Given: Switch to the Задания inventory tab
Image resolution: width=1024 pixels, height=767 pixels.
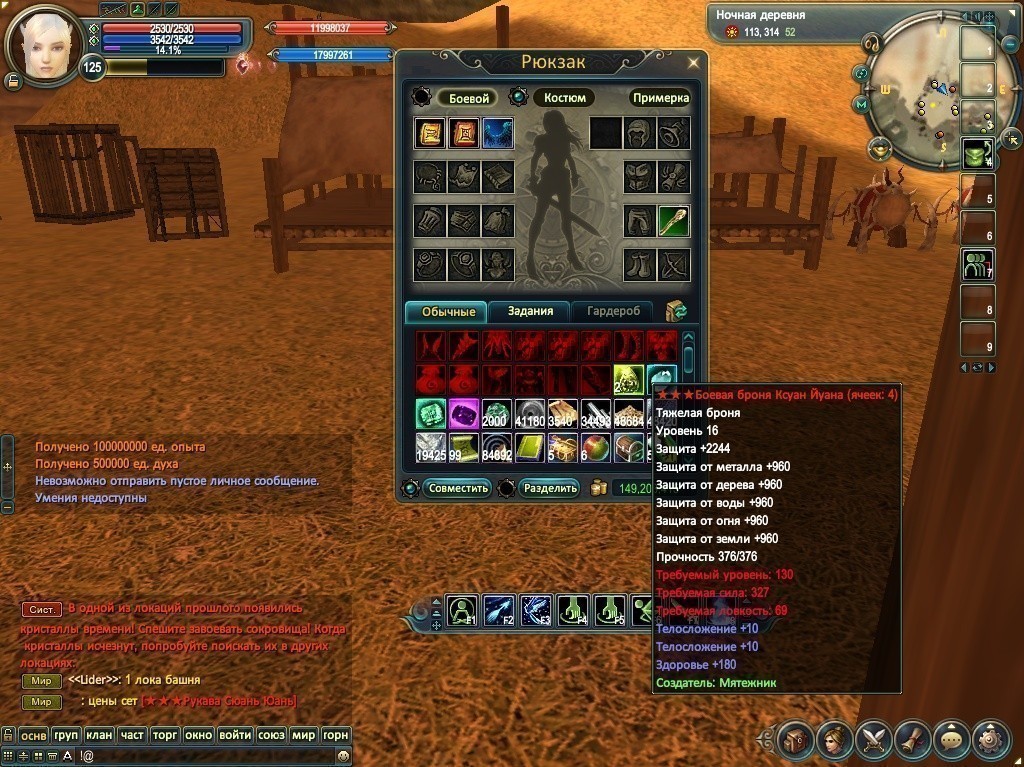Looking at the screenshot, I should click(x=529, y=311).
